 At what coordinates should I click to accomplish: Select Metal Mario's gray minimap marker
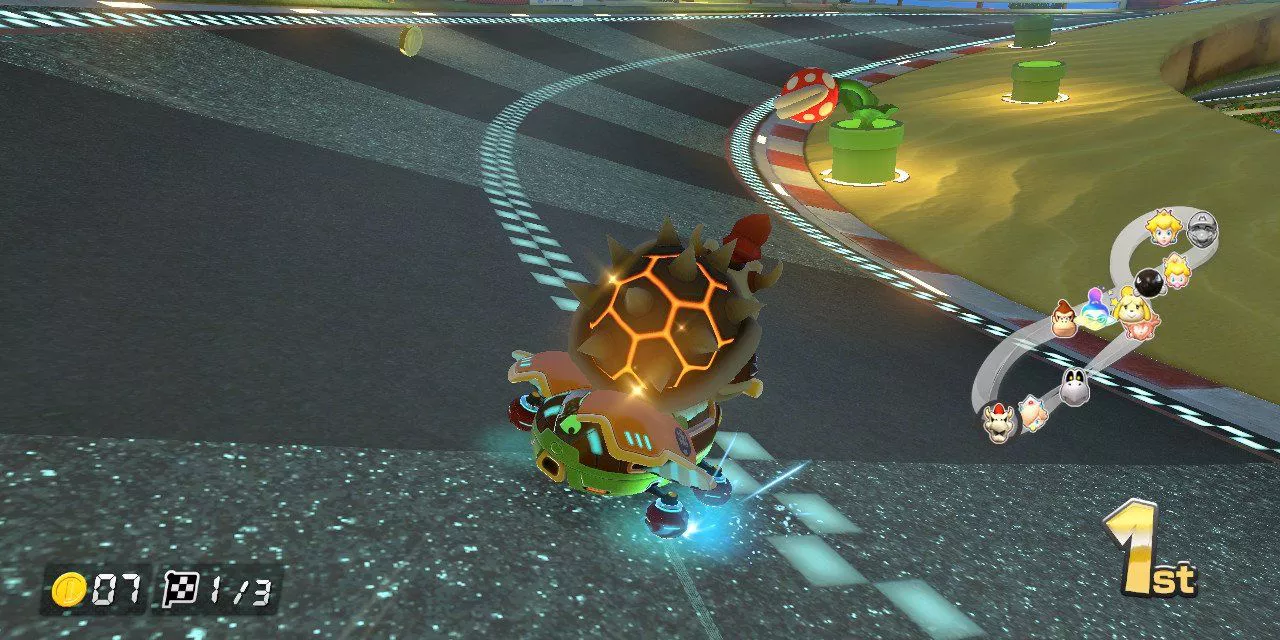tap(1201, 231)
